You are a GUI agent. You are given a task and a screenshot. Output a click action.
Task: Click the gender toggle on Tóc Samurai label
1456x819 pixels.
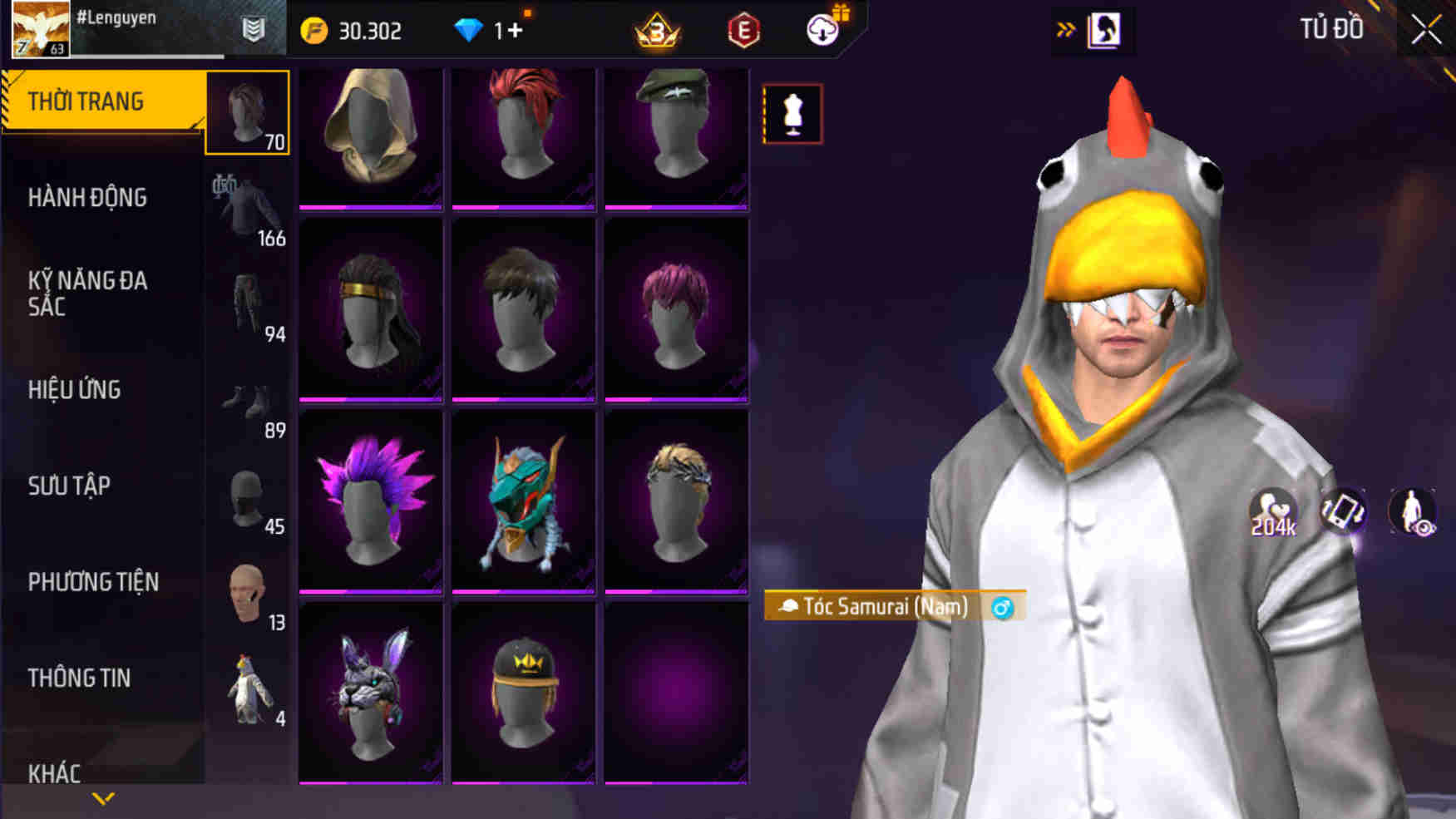1003,608
